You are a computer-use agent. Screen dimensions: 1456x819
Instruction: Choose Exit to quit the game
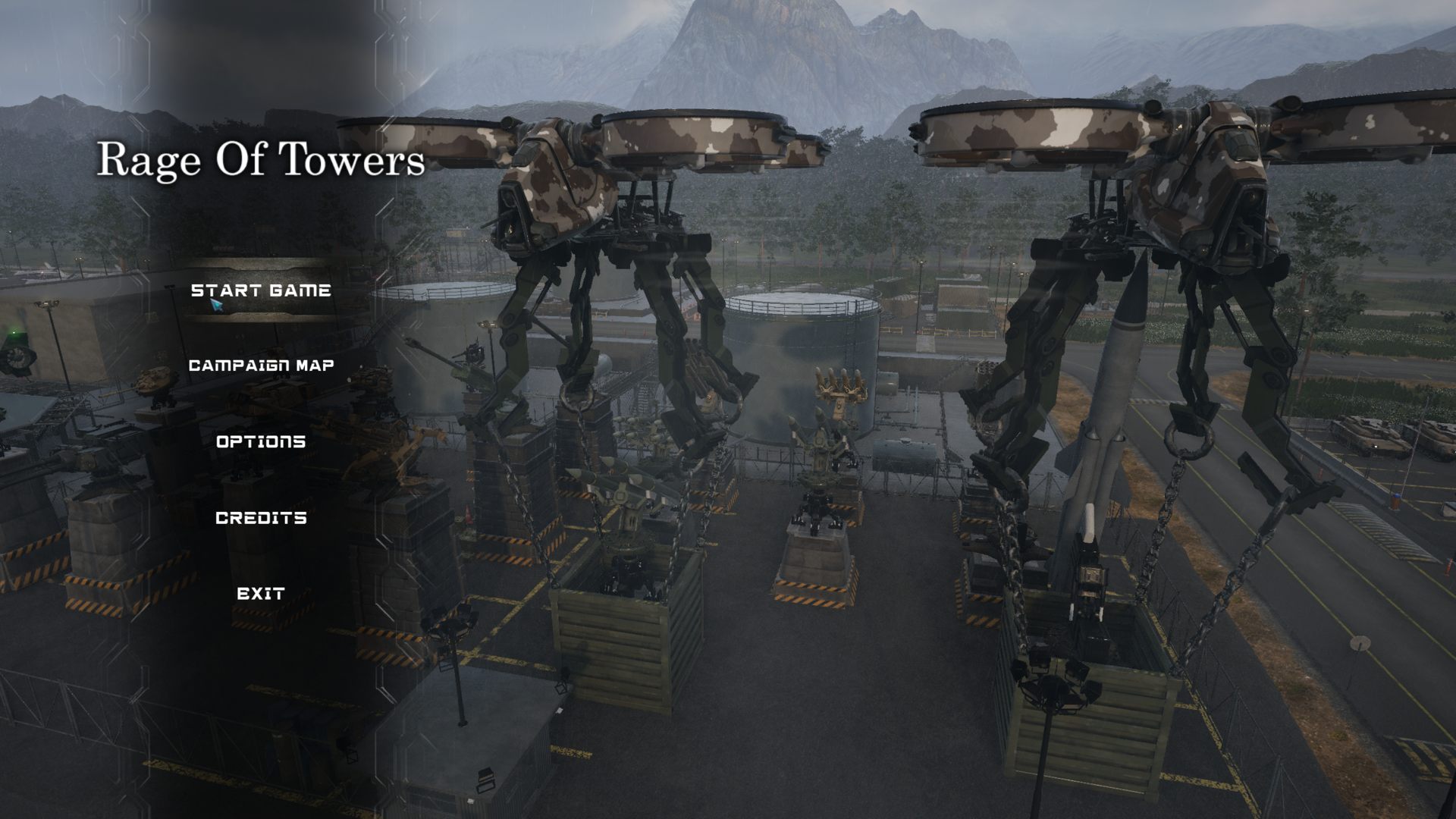[261, 594]
